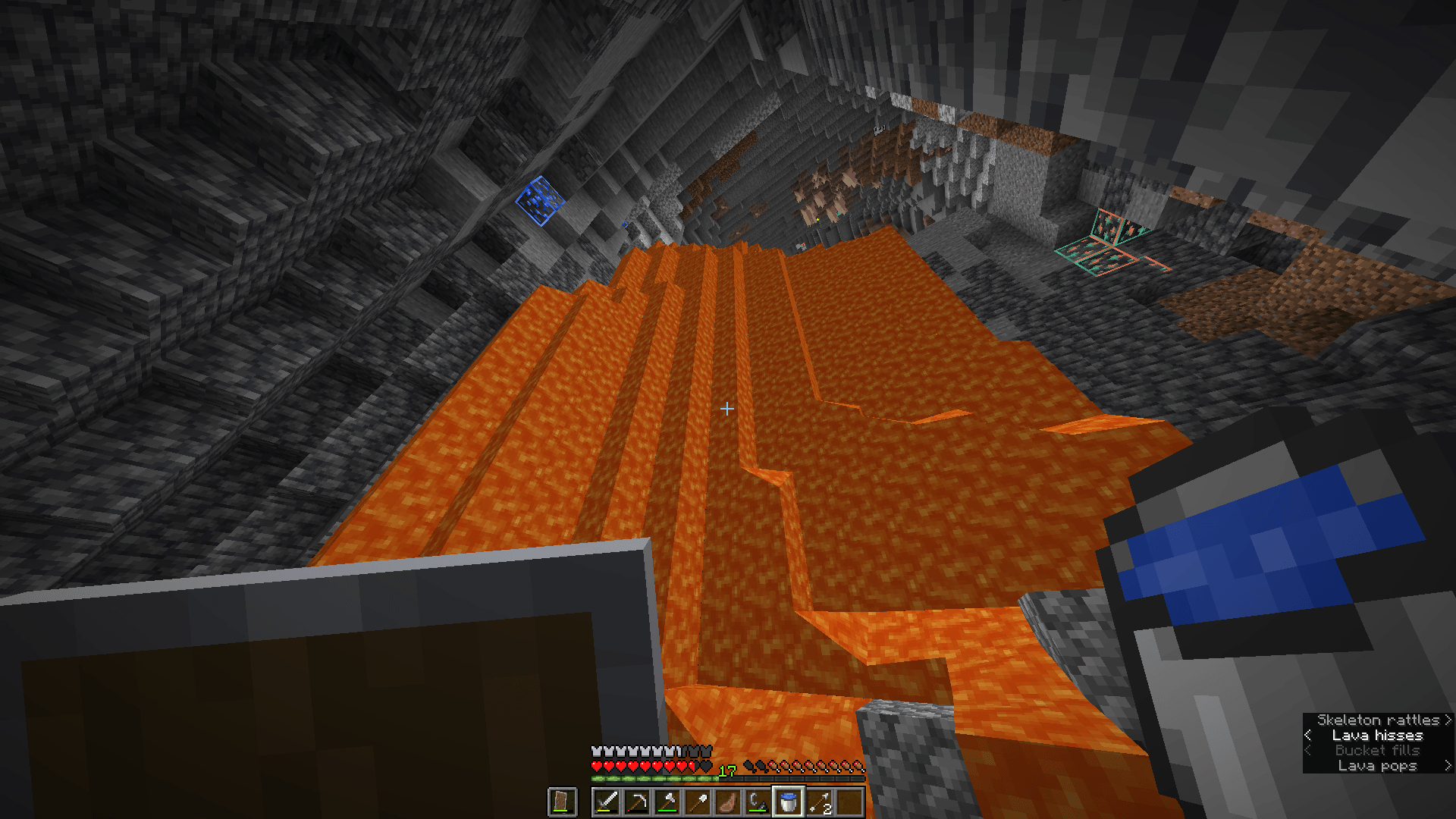Click the right chevron beside 'Lava pops'

coord(1448,766)
